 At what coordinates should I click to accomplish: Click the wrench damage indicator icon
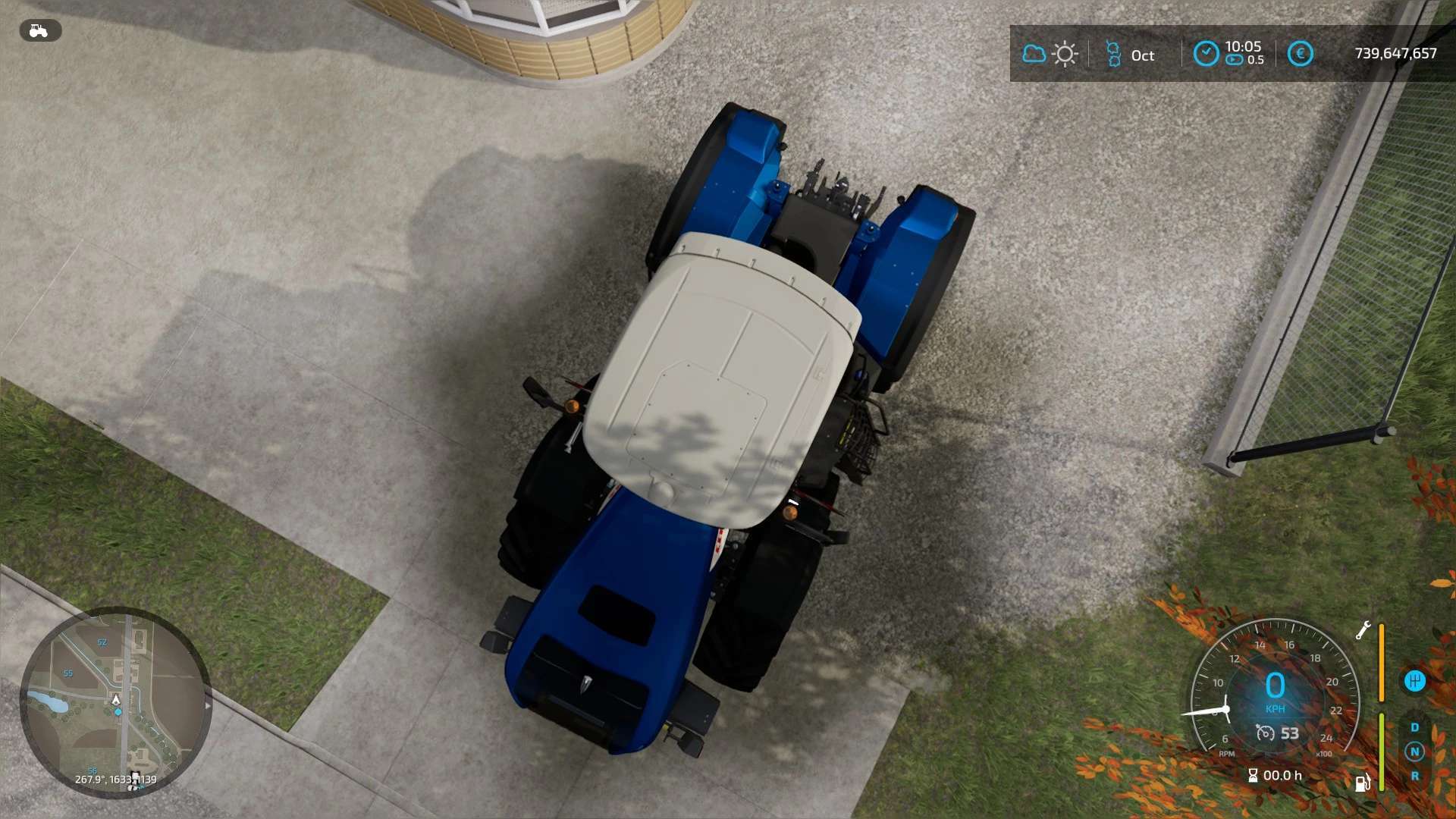click(x=1363, y=631)
